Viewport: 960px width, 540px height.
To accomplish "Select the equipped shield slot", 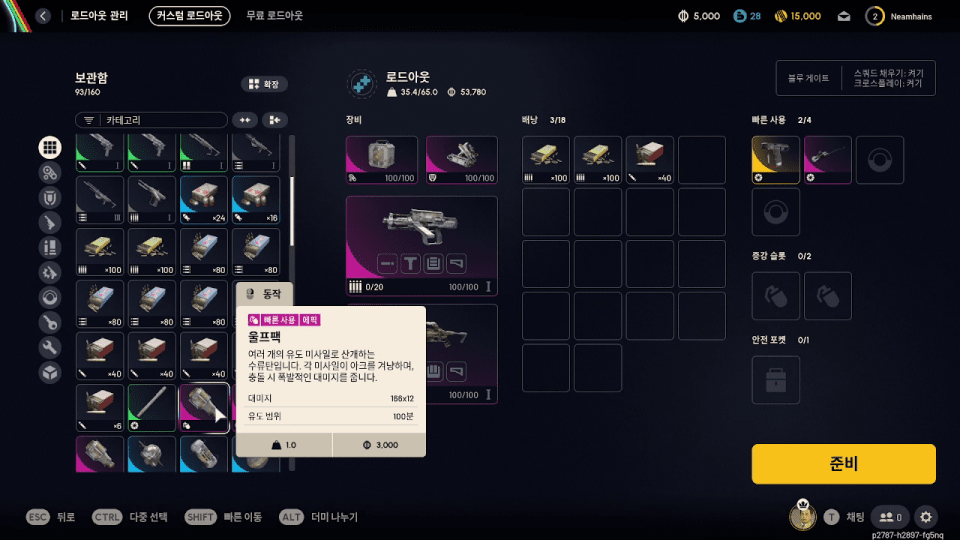I will click(461, 160).
